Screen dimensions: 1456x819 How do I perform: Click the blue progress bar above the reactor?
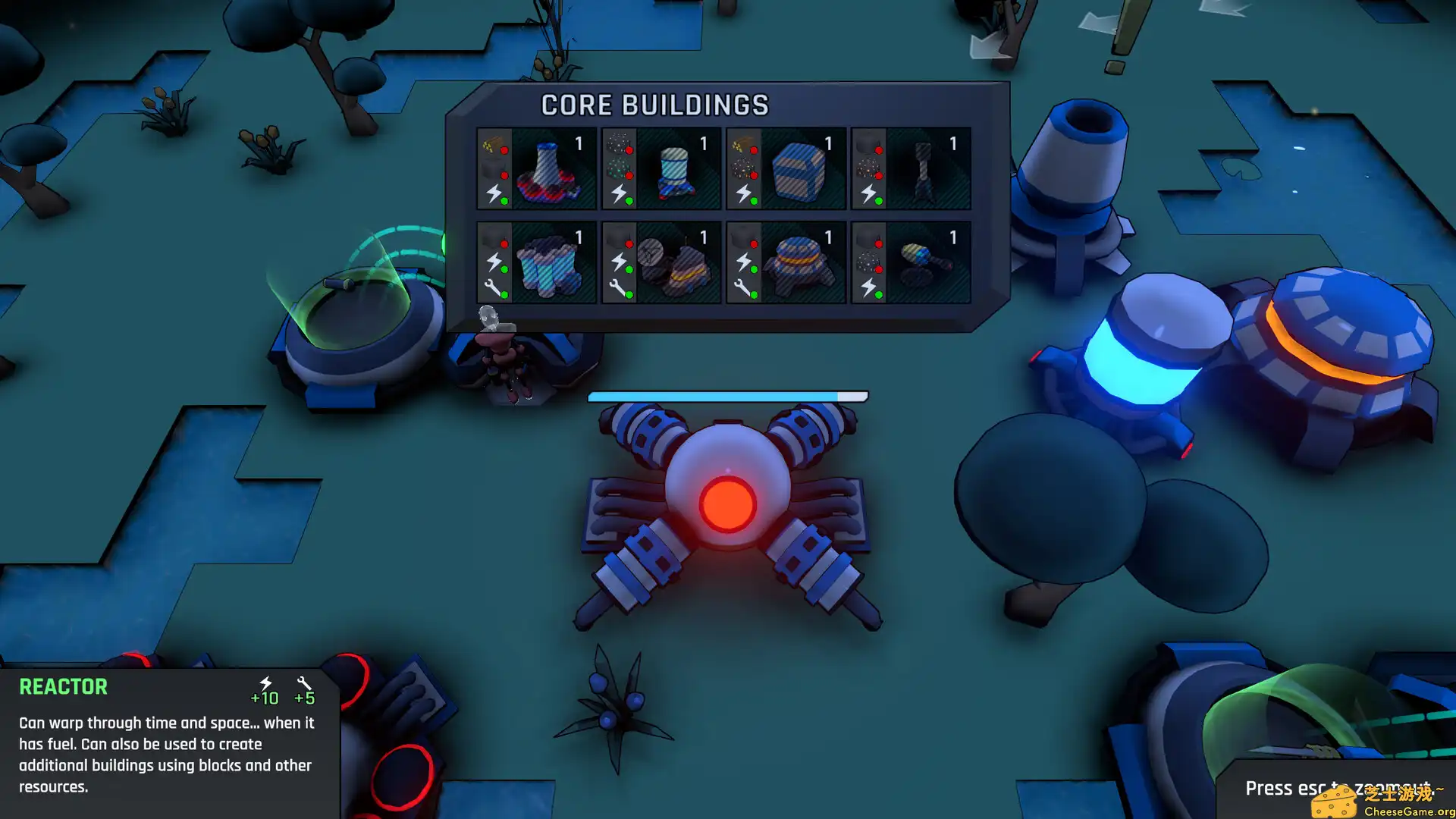(726, 395)
